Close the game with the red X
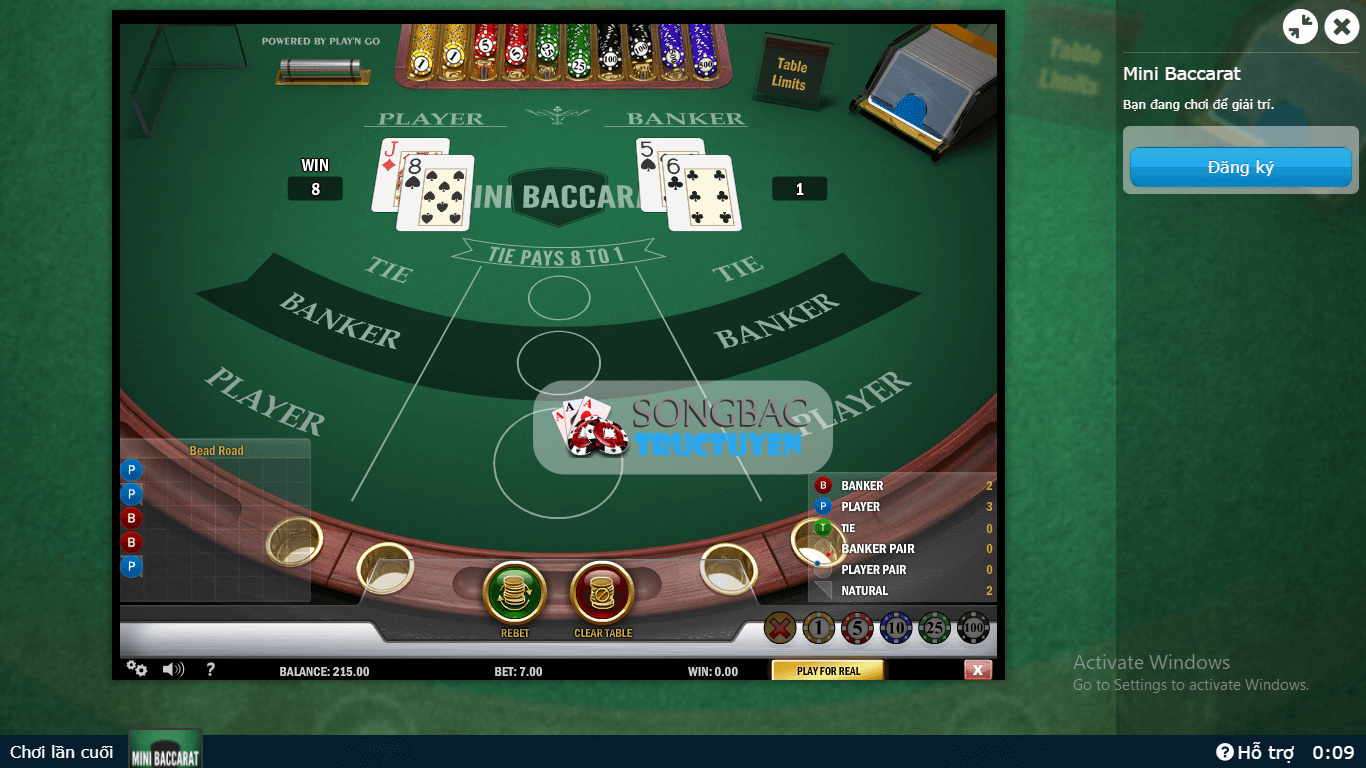The width and height of the screenshot is (1366, 768). [x=978, y=670]
